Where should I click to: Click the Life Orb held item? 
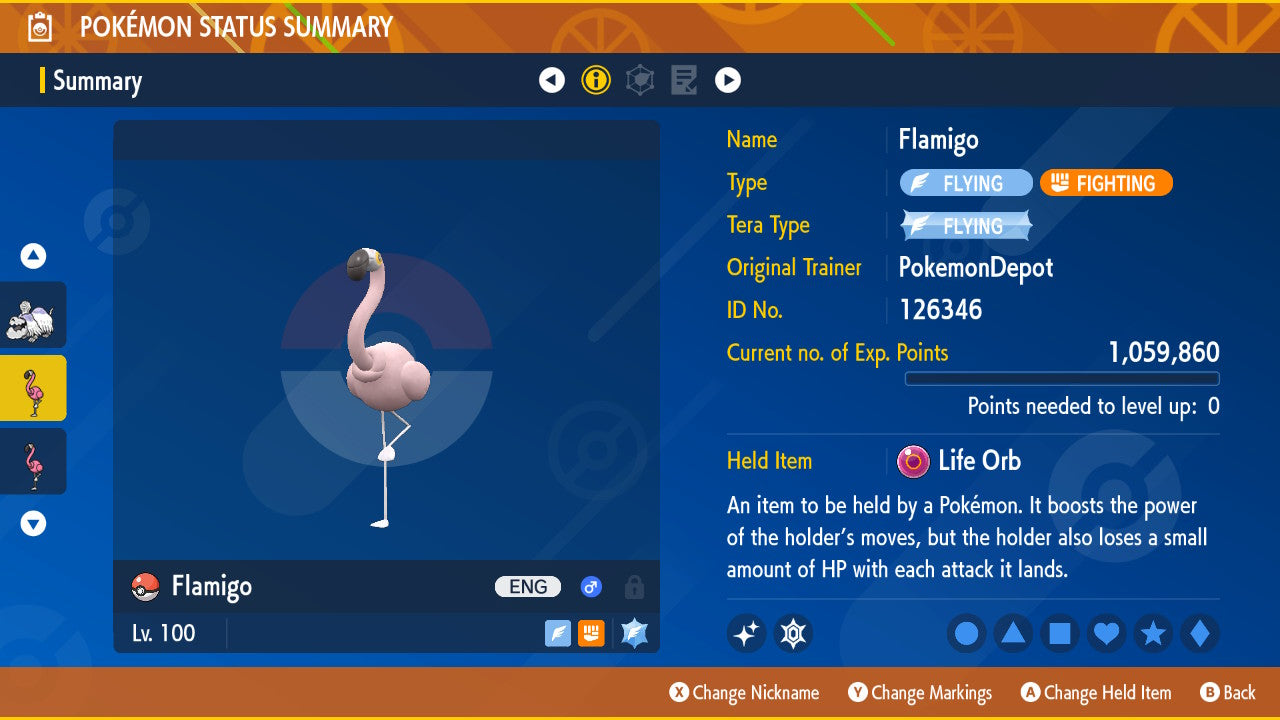958,461
